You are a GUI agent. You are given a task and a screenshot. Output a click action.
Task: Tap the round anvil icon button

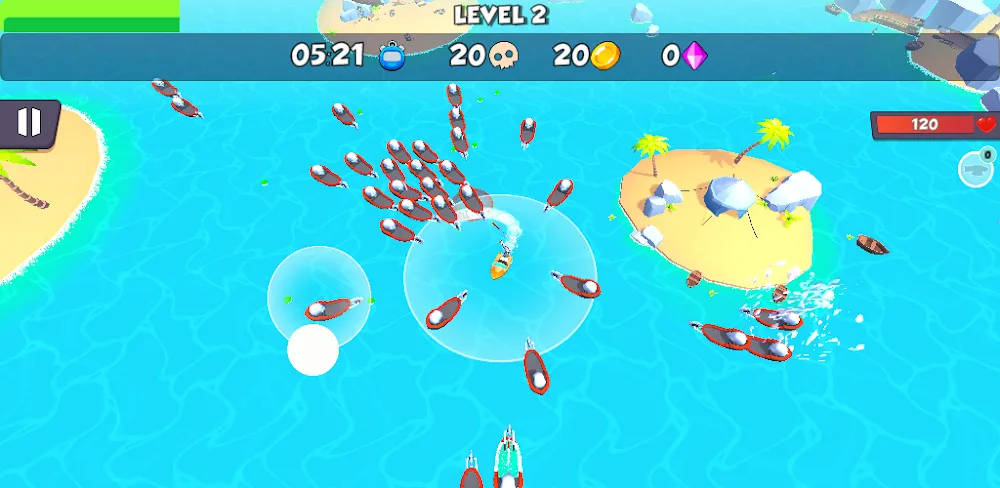tap(975, 169)
